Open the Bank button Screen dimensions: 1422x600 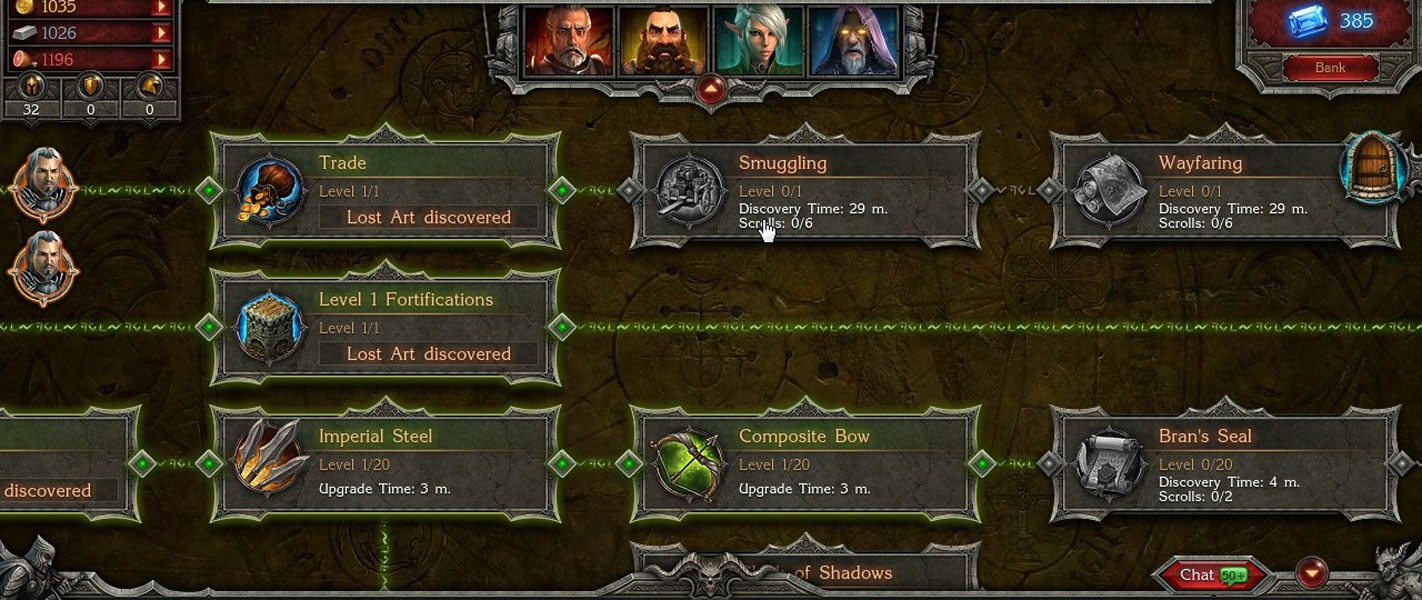pyautogui.click(x=1330, y=68)
